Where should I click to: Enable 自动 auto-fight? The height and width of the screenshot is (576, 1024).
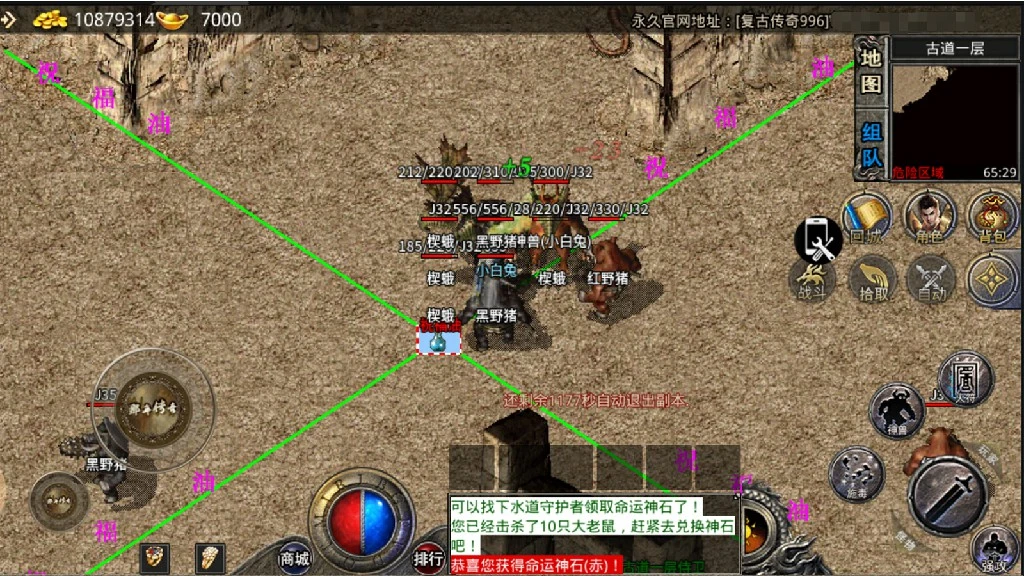[x=930, y=279]
